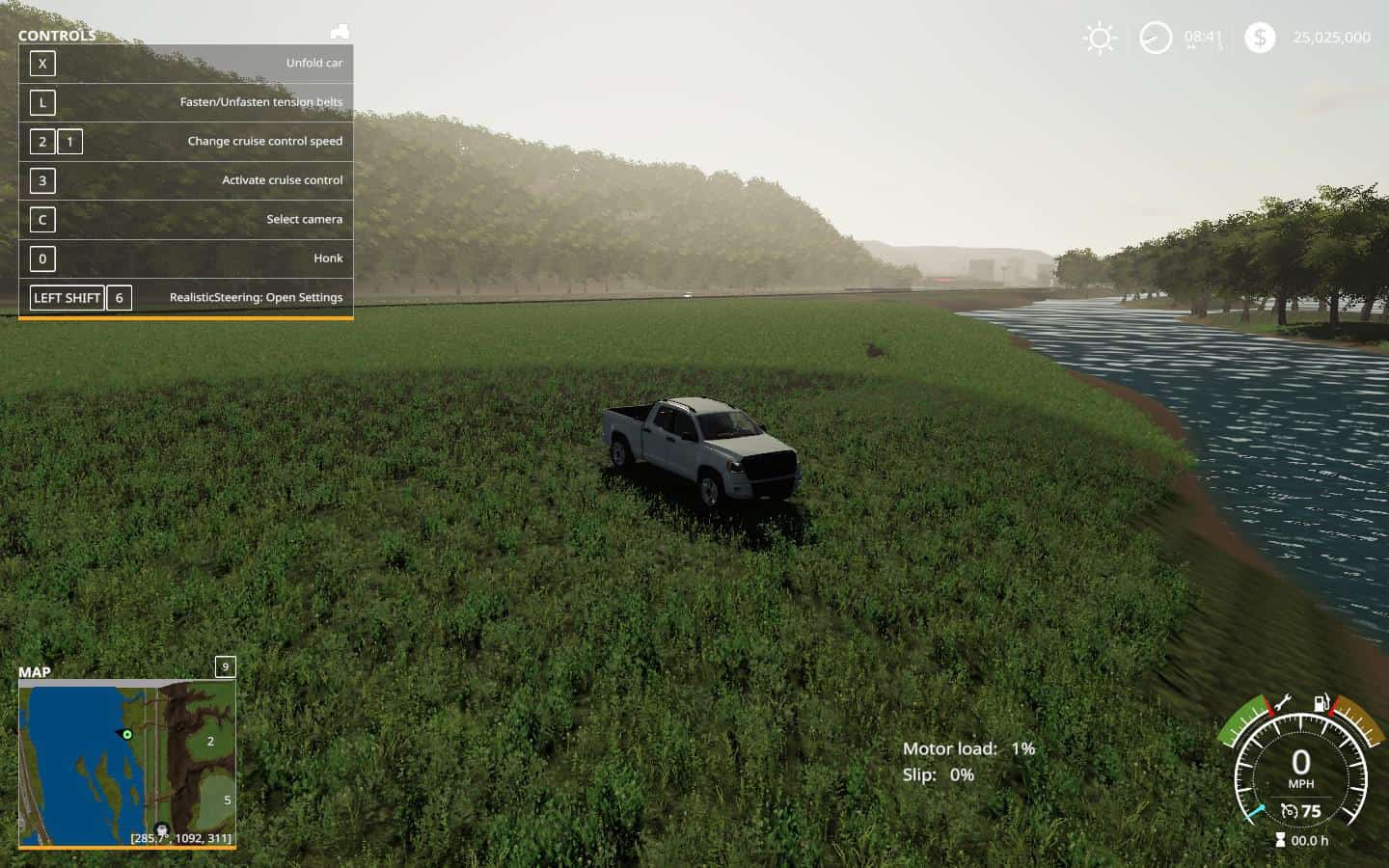Select the green player marker on the minimap
The height and width of the screenshot is (868, 1389).
tap(127, 735)
